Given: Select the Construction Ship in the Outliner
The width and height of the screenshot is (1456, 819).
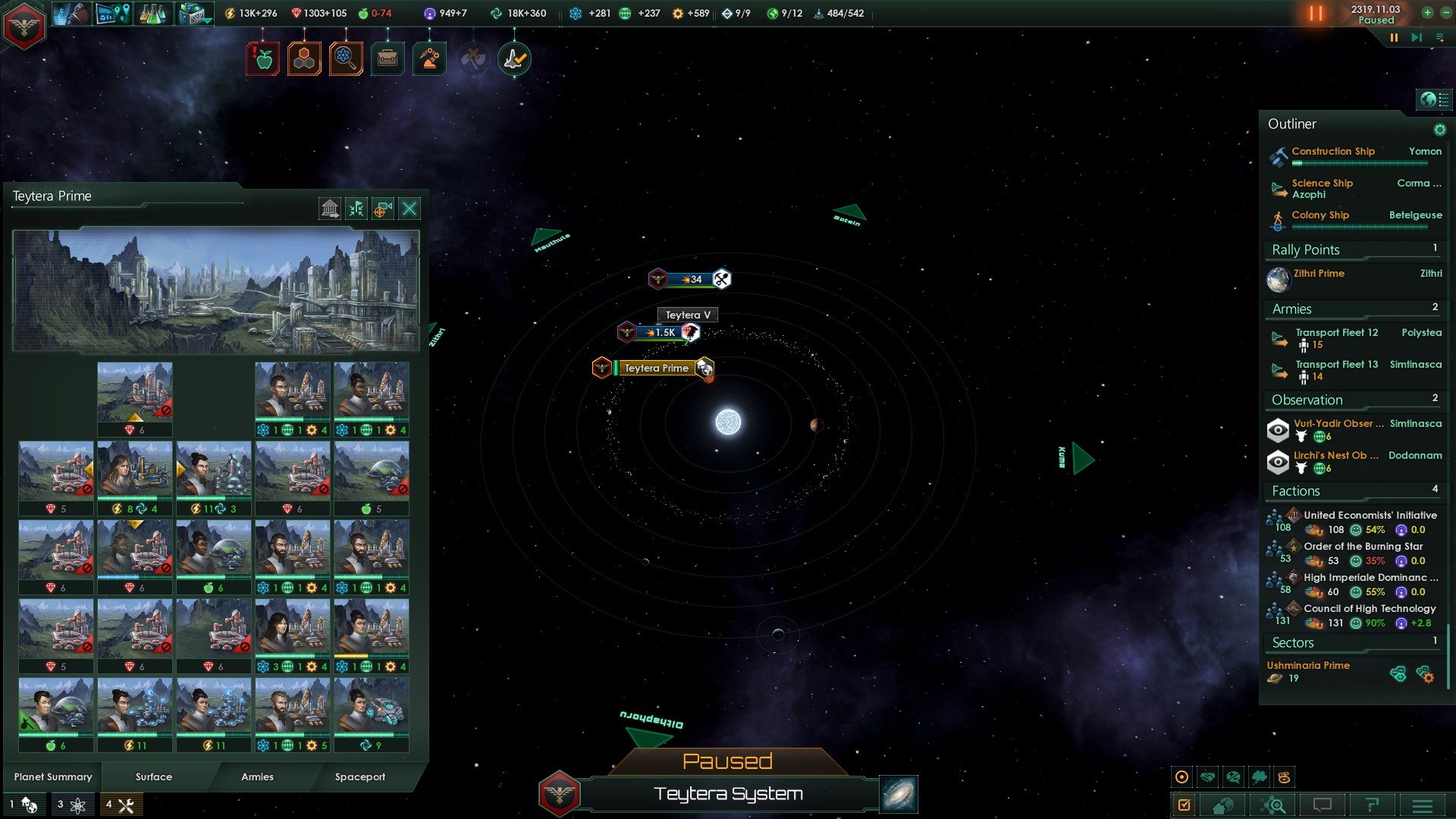Looking at the screenshot, I should (1333, 152).
